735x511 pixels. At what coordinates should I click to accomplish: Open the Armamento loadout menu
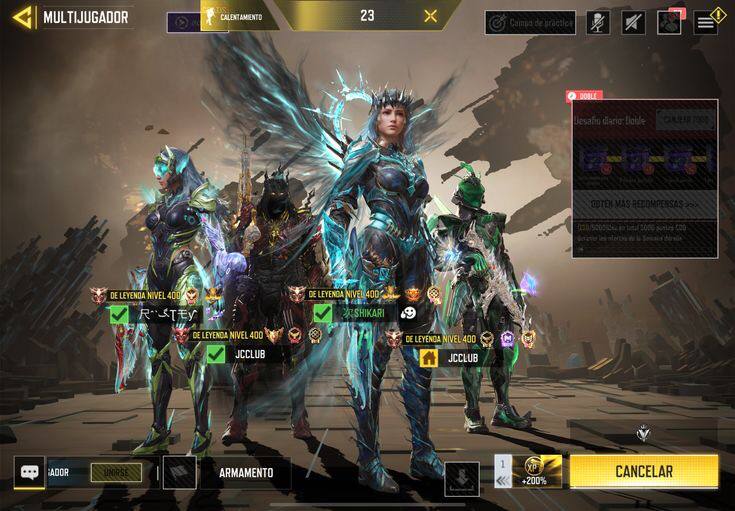tap(245, 473)
